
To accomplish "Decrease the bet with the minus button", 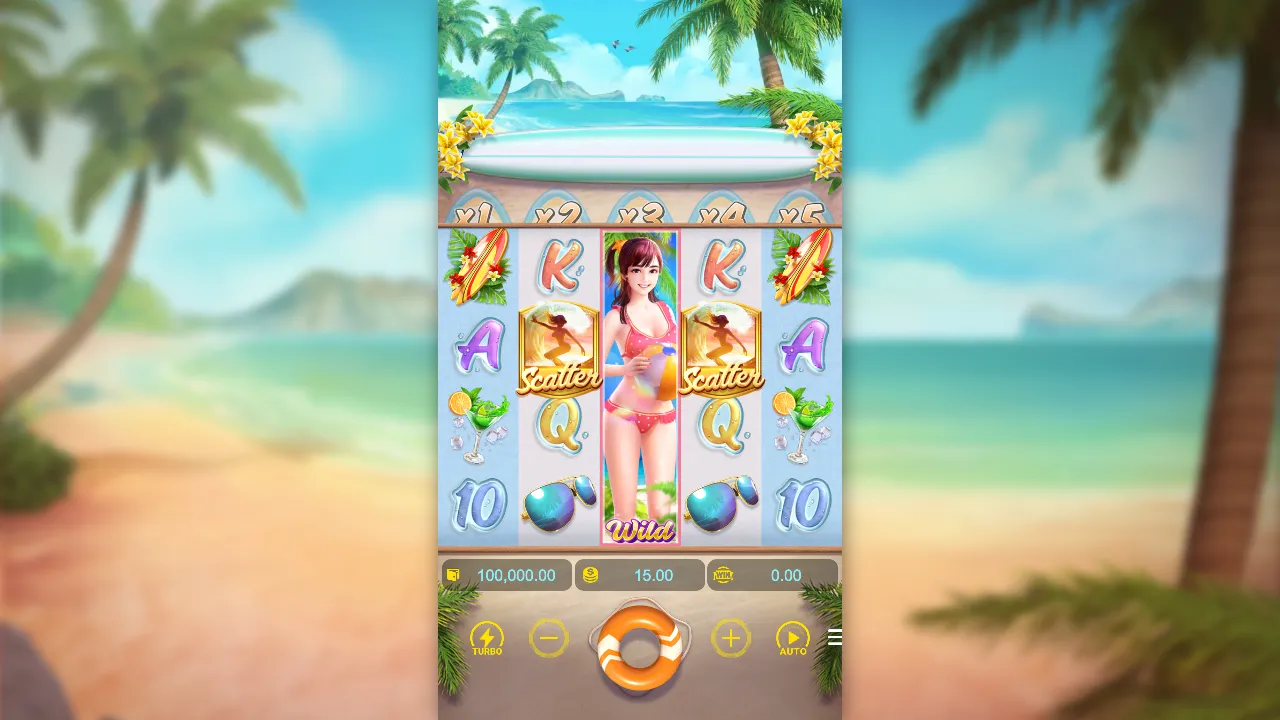I will coord(549,637).
